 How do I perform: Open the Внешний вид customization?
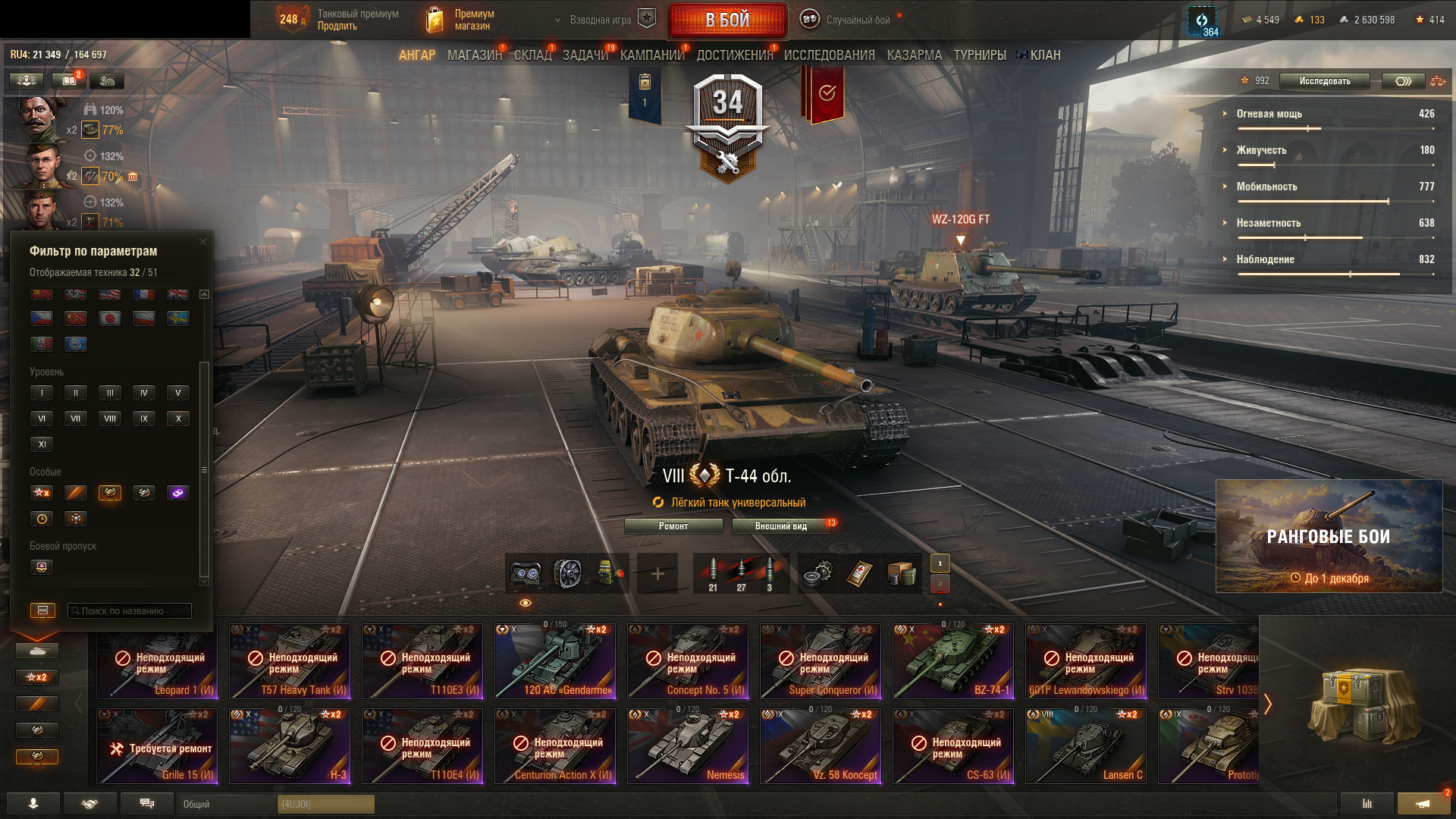(x=780, y=526)
